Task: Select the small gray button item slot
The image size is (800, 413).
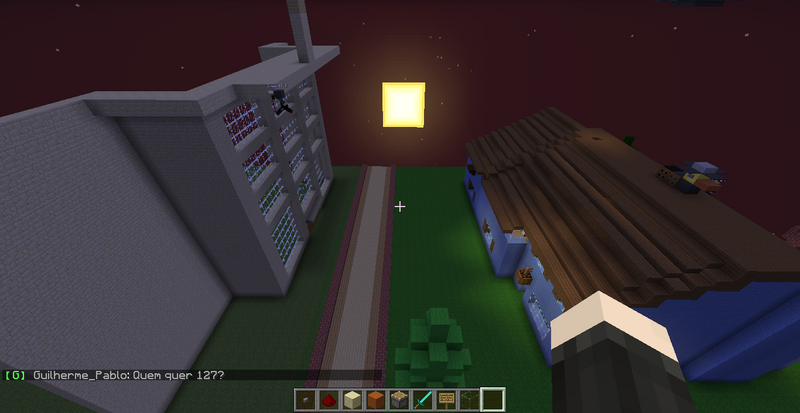Action: pos(307,400)
